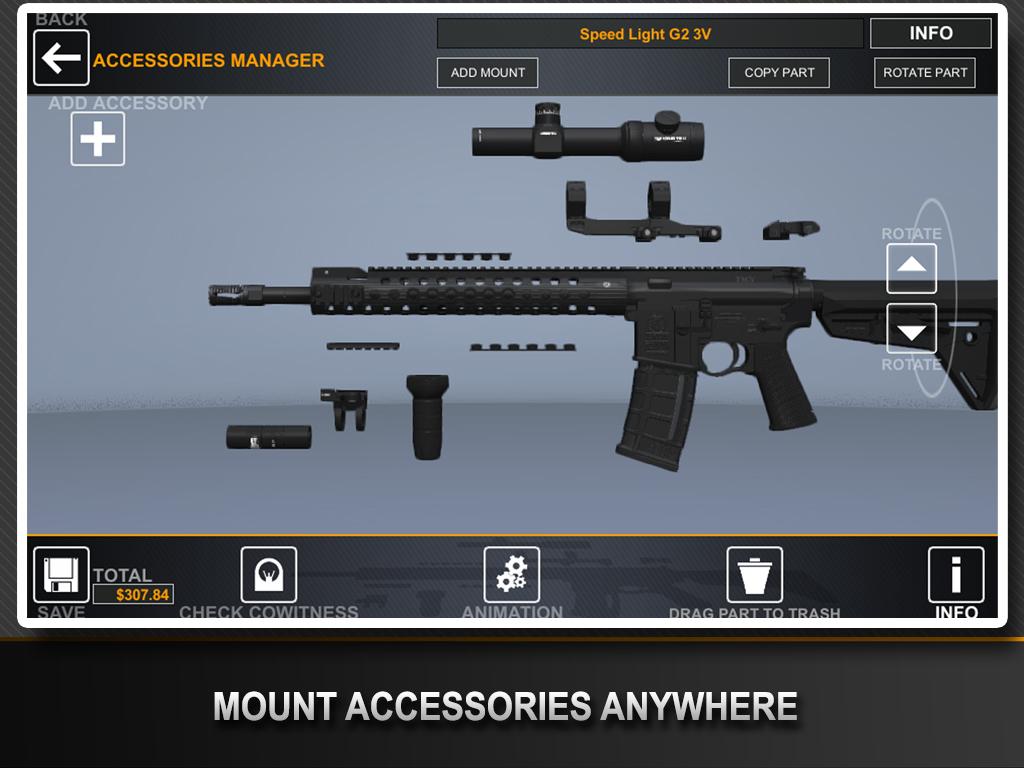
Task: Activate the Check Cowitness icon
Action: [x=269, y=575]
